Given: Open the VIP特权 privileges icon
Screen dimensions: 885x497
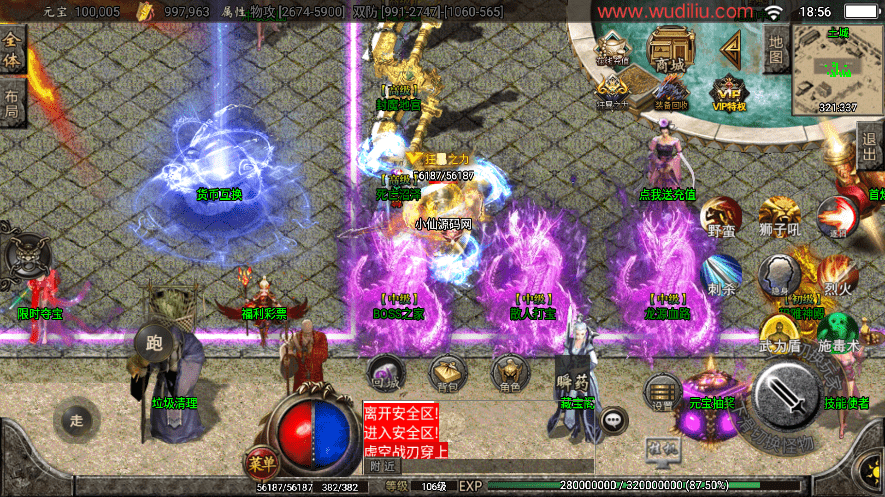Looking at the screenshot, I should coord(730,90).
